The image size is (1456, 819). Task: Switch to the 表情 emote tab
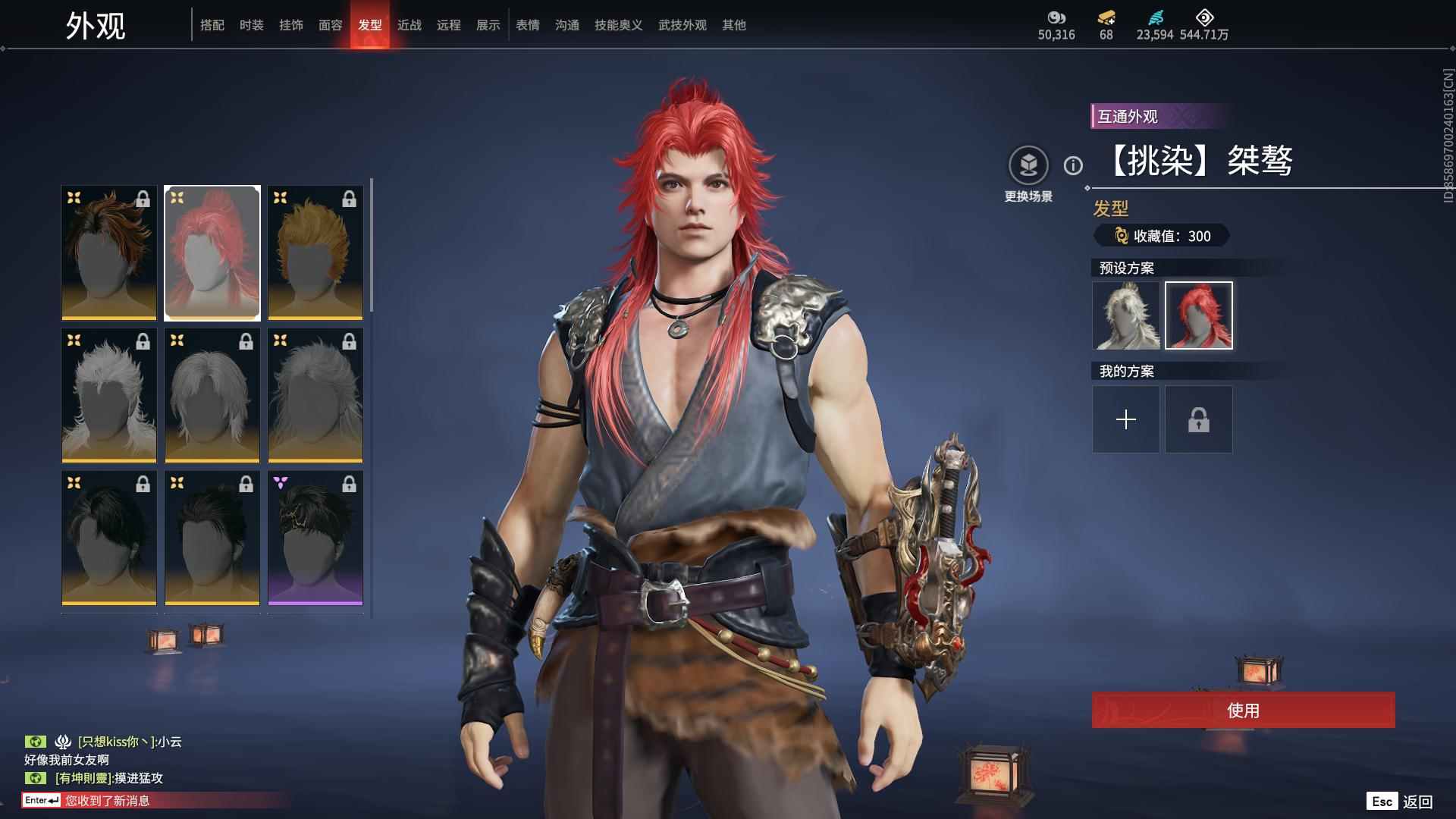click(x=528, y=25)
